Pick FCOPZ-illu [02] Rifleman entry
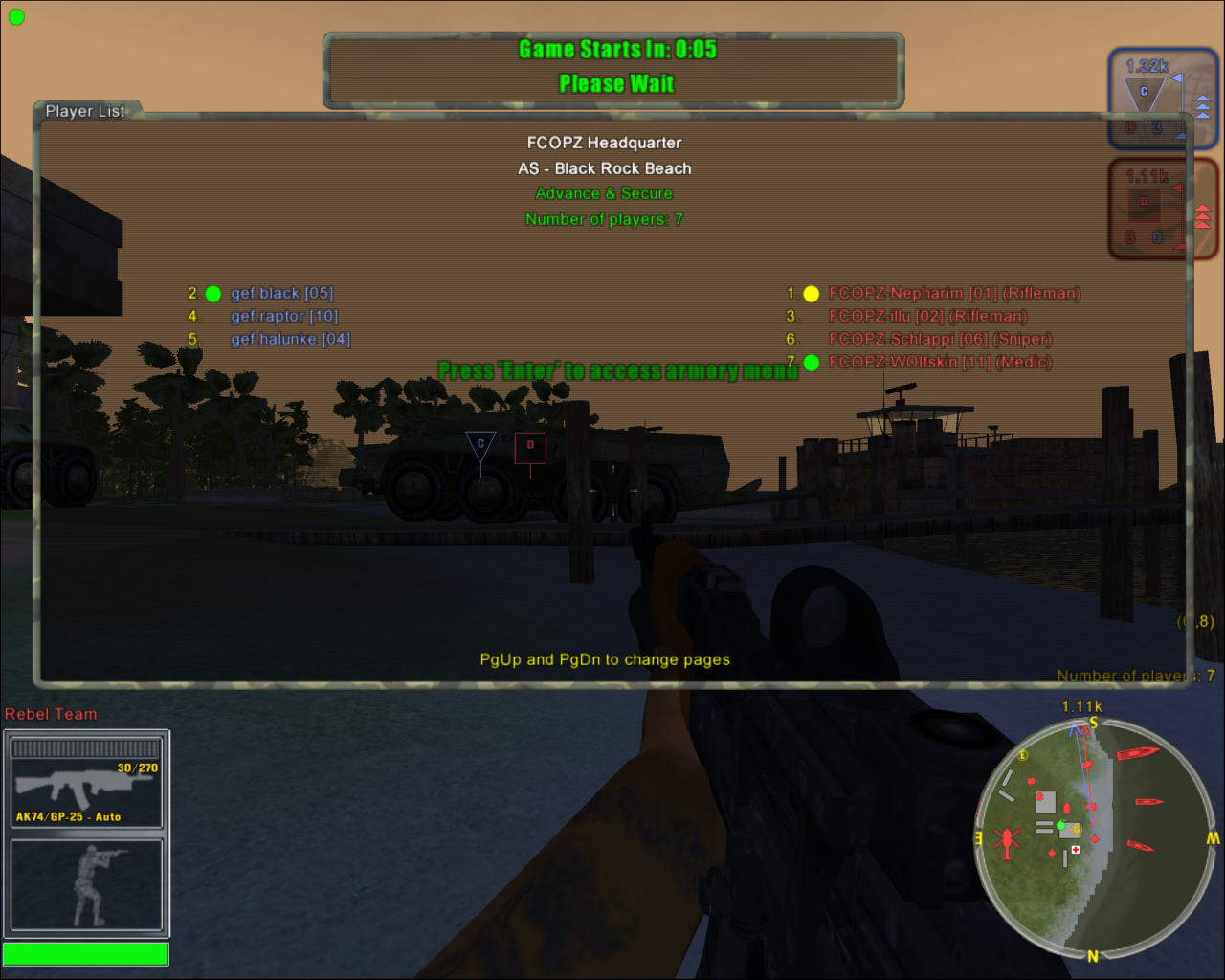The image size is (1225, 980). [926, 317]
